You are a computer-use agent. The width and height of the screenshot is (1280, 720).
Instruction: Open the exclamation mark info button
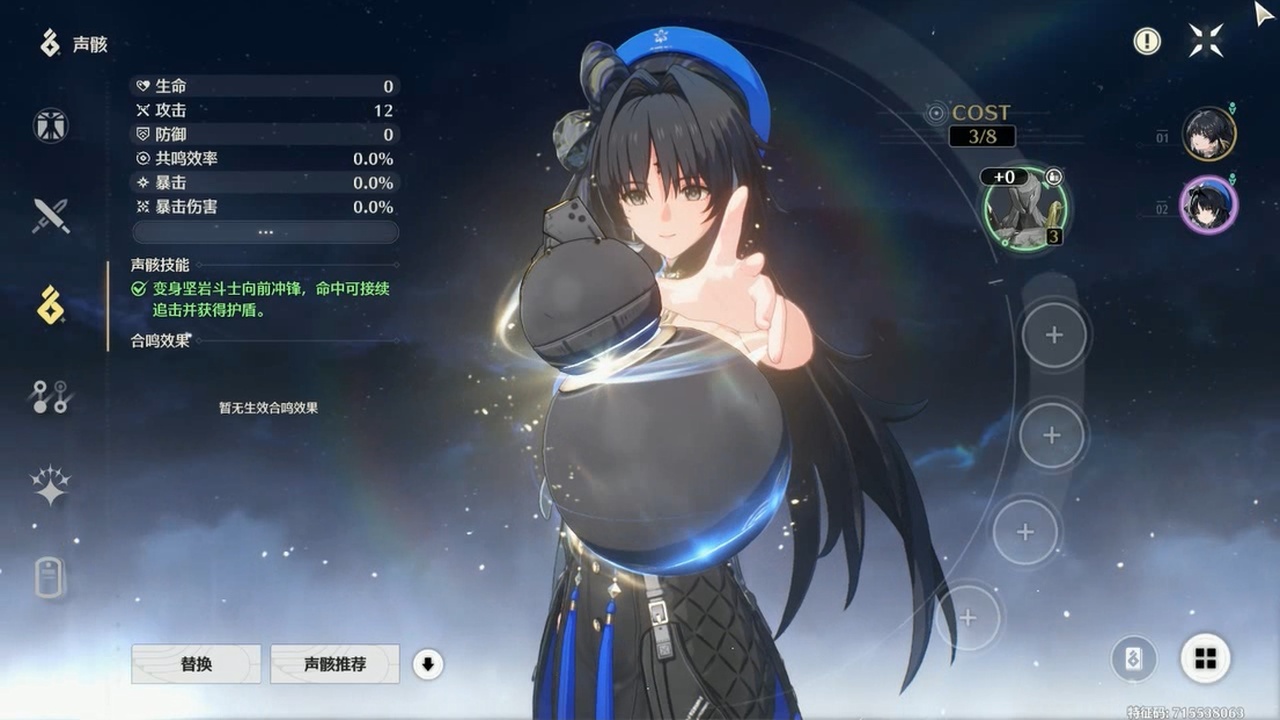[1147, 41]
